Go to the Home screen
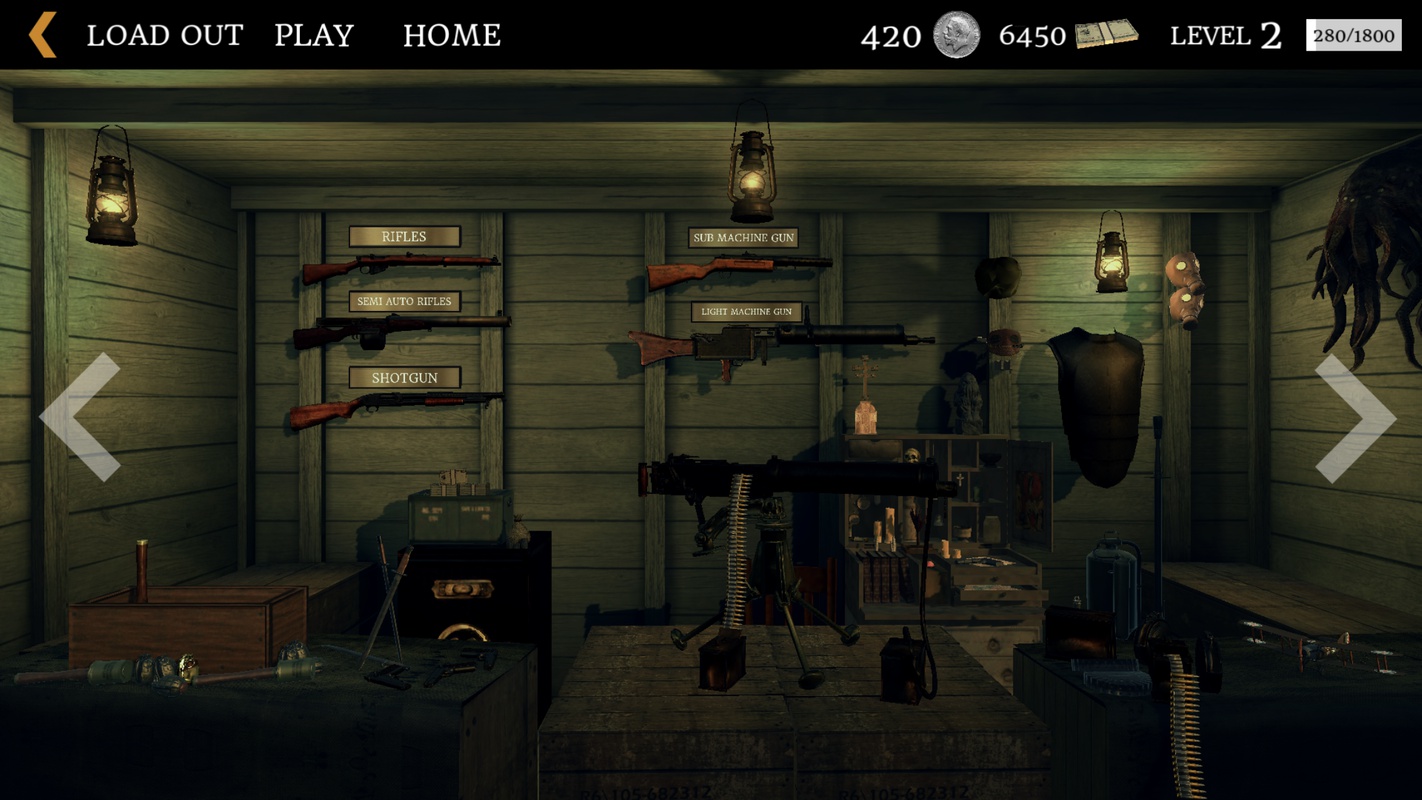Image resolution: width=1422 pixels, height=800 pixels. 452,36
